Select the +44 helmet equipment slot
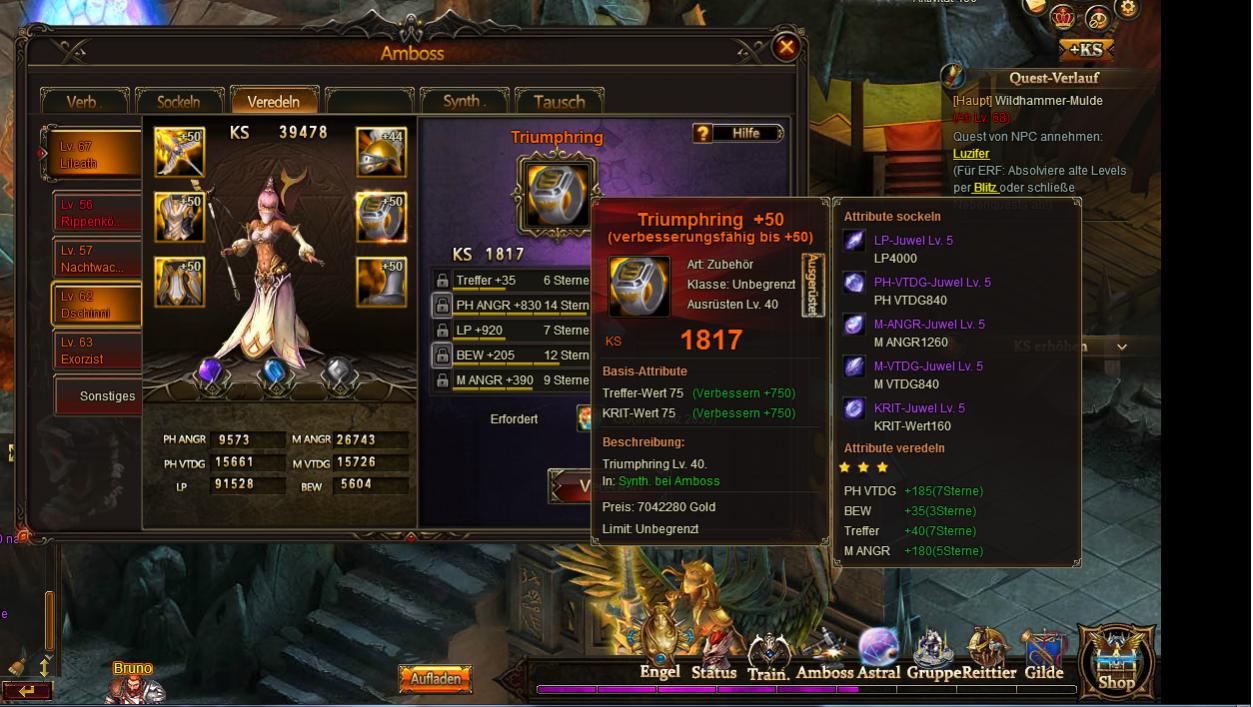 381,152
